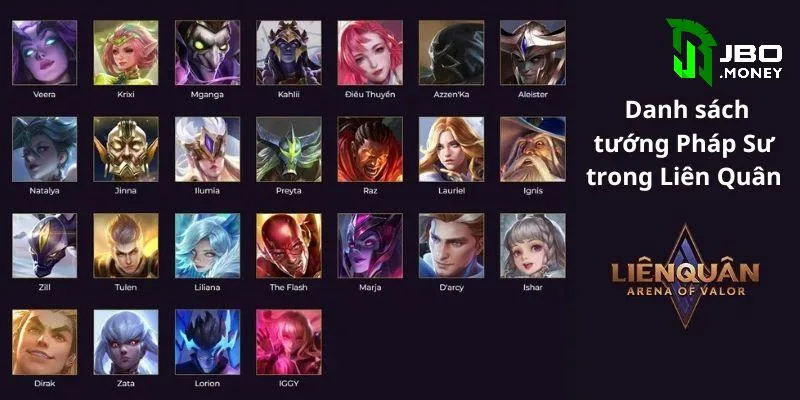Pick Natalya from the hero grid
Image resolution: width=800 pixels, height=400 pixels.
click(45, 148)
